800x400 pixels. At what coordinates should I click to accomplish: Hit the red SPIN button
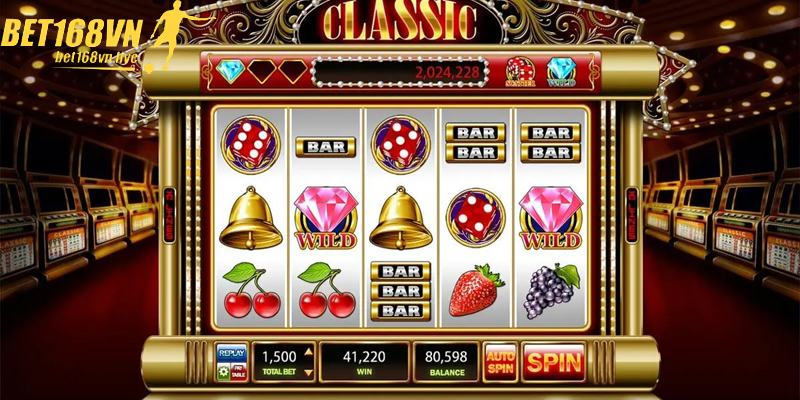(553, 362)
